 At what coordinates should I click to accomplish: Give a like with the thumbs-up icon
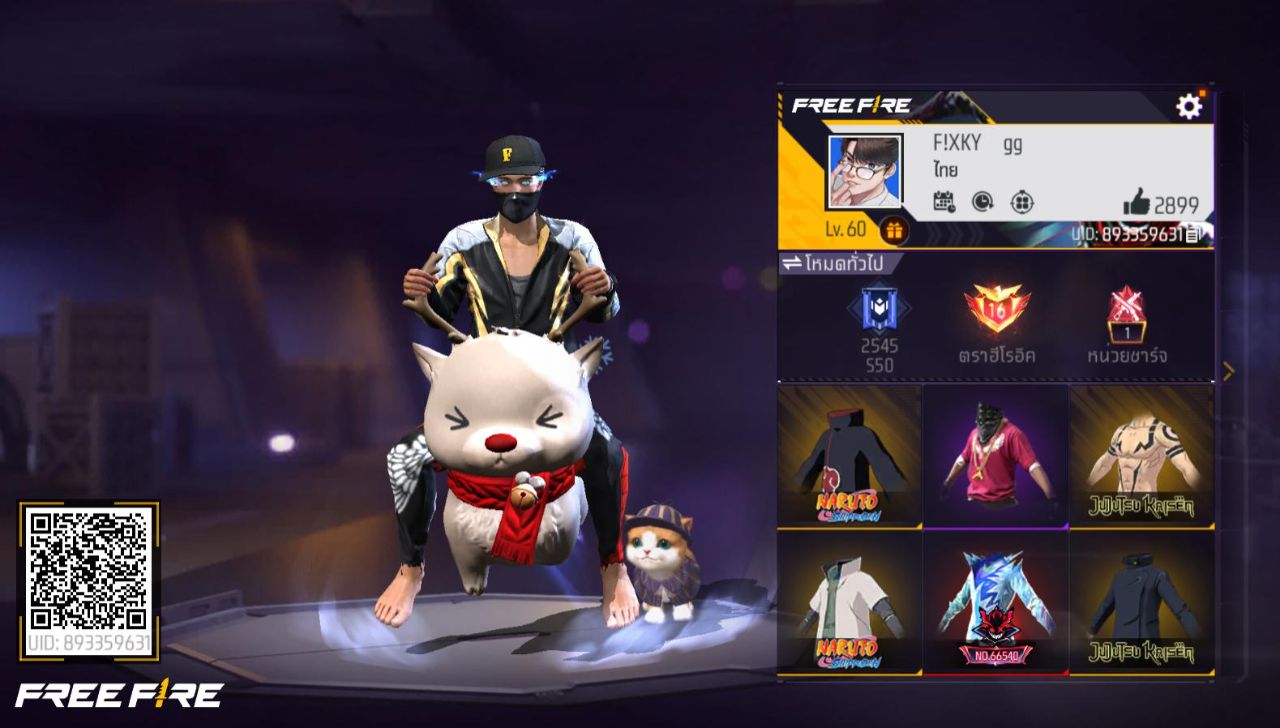1137,203
